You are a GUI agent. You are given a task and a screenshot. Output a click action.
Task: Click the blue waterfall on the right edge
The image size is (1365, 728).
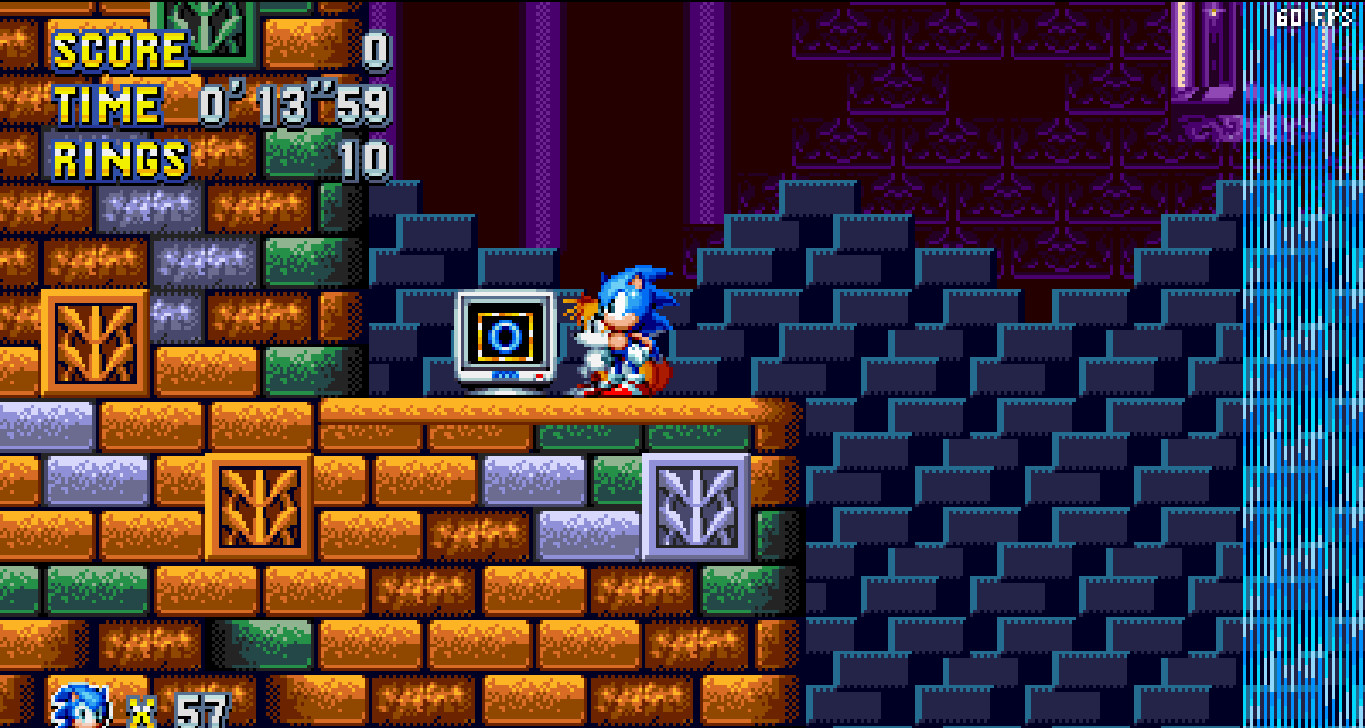click(x=1300, y=400)
